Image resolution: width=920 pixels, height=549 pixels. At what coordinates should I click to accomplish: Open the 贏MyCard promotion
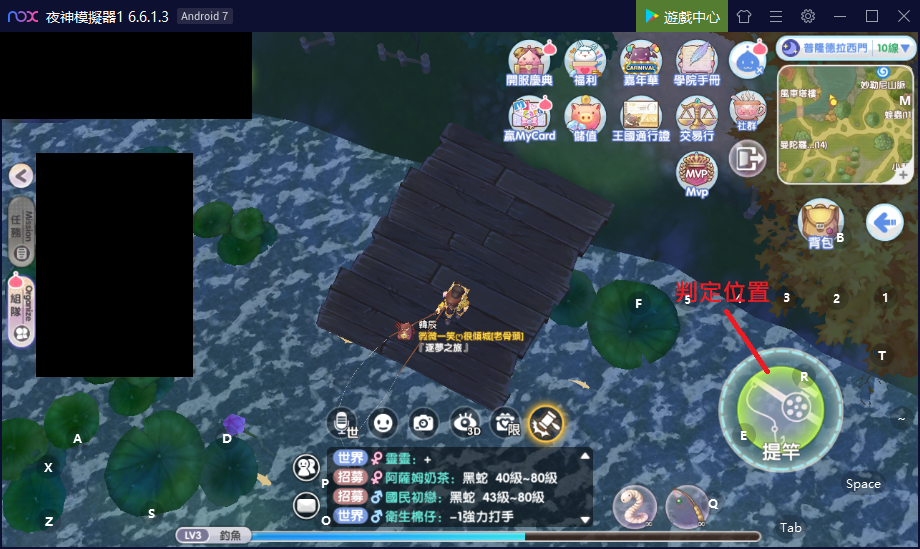[530, 118]
